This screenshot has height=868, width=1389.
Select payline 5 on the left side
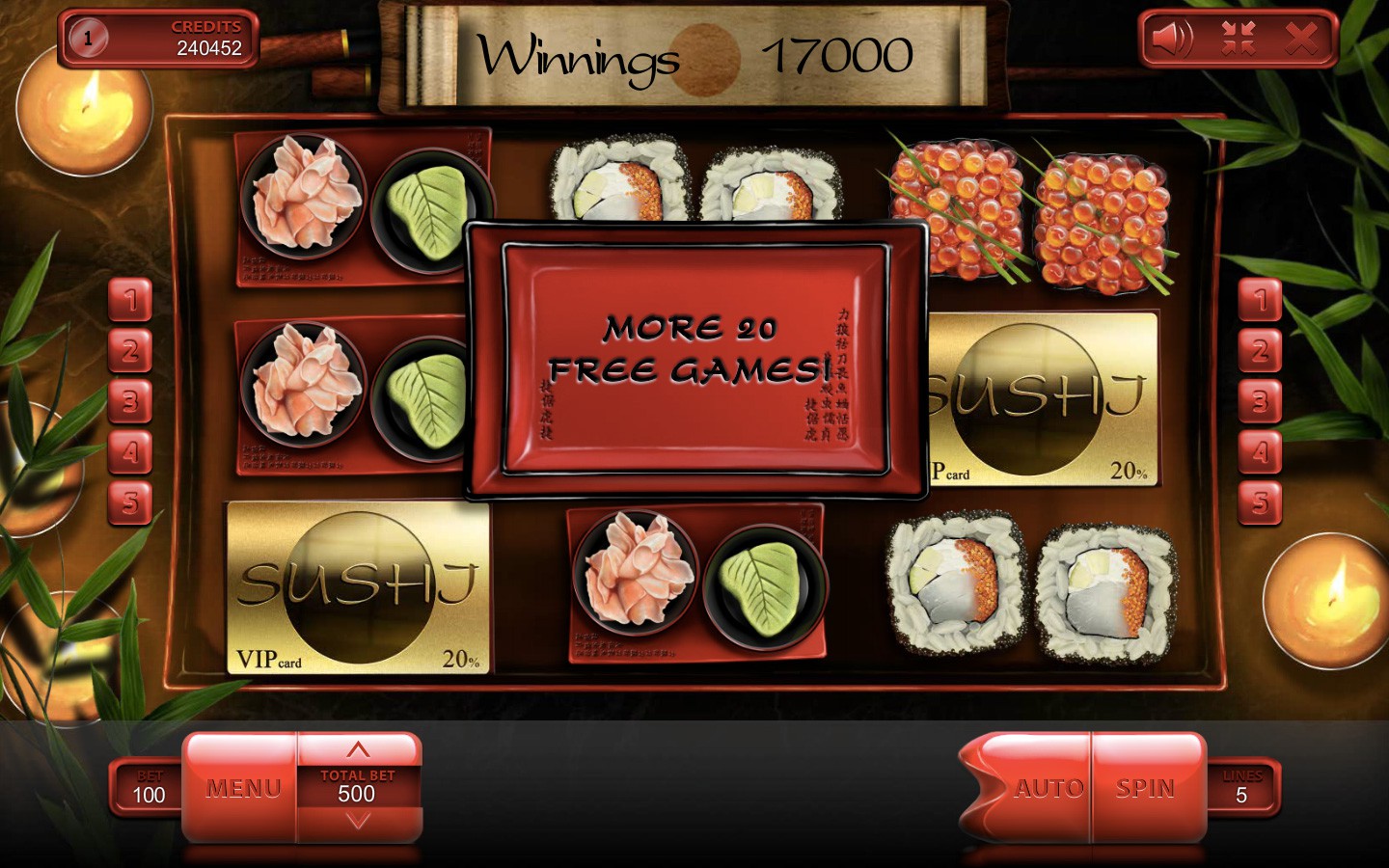pos(130,502)
